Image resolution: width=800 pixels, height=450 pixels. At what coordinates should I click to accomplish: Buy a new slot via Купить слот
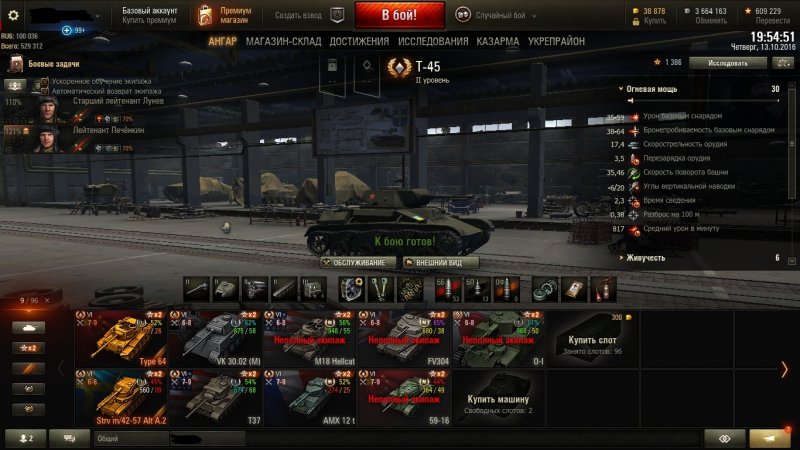click(595, 340)
